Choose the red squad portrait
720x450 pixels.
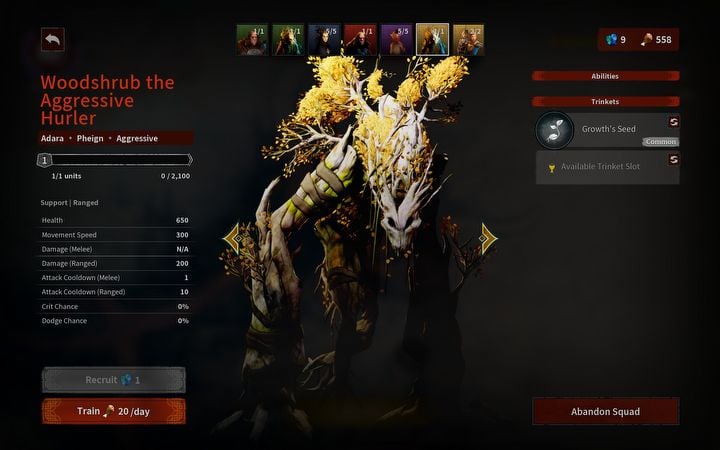tap(360, 39)
